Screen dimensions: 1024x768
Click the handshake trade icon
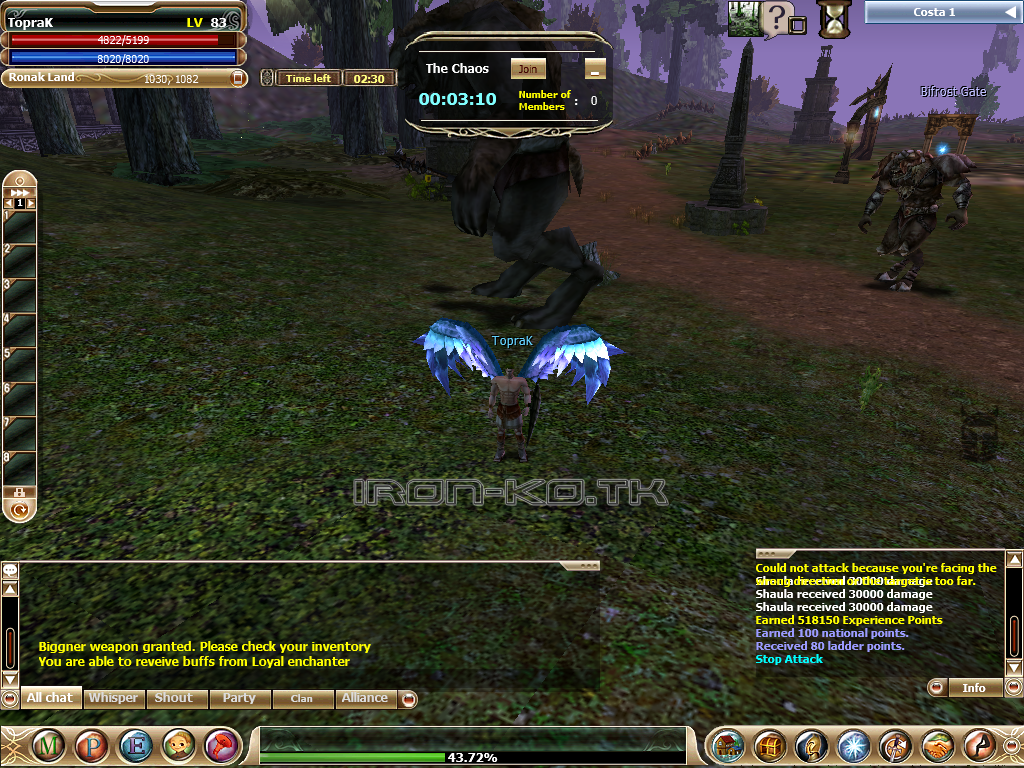coord(937,746)
